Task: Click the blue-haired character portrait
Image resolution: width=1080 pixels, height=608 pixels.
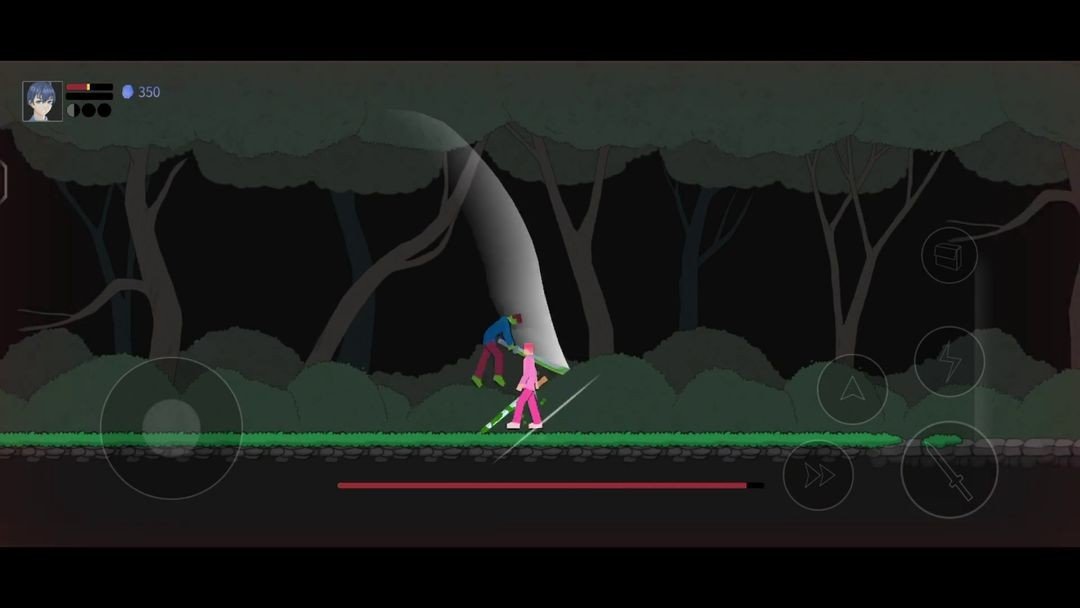Action: tap(43, 101)
